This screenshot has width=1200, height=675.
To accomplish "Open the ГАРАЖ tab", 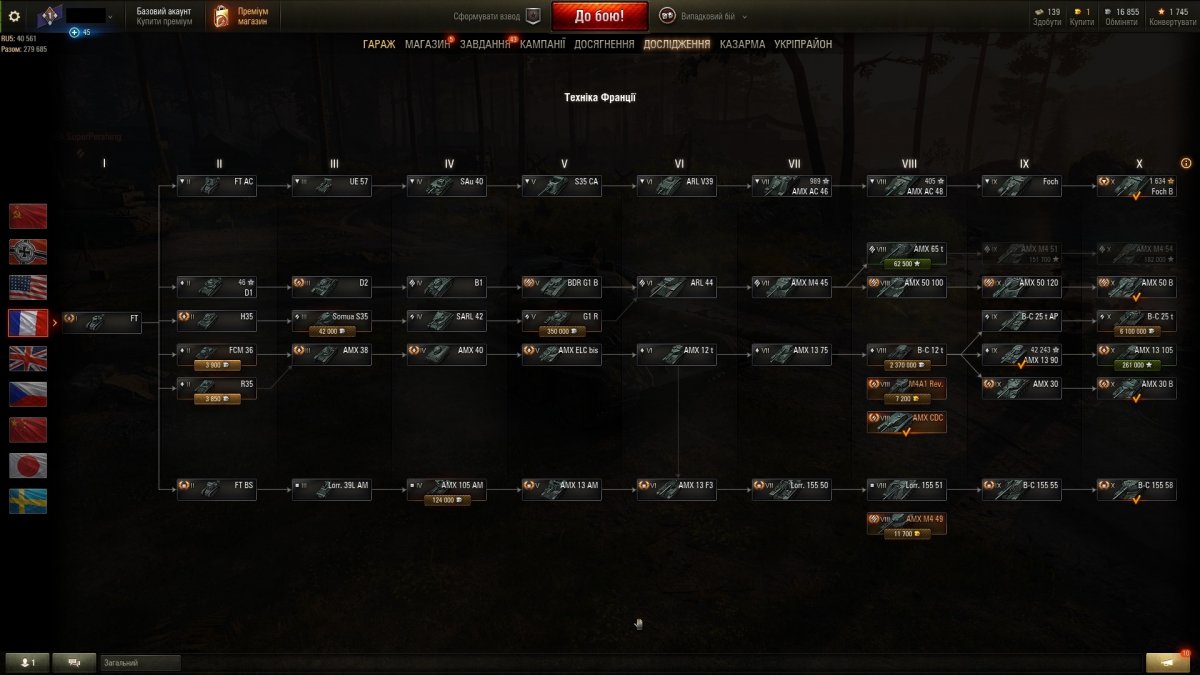I will click(x=379, y=44).
